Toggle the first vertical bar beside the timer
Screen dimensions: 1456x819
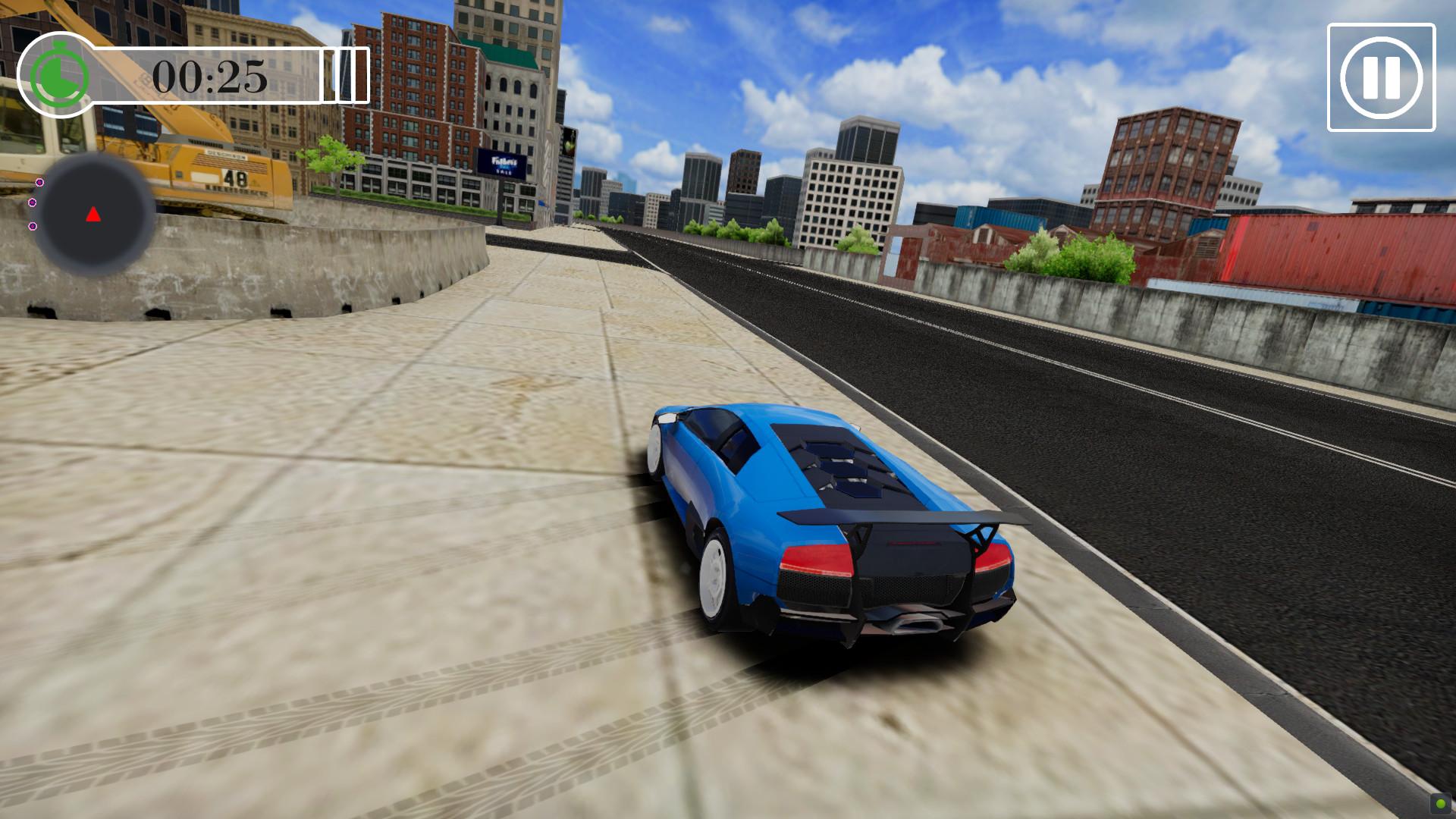329,76
